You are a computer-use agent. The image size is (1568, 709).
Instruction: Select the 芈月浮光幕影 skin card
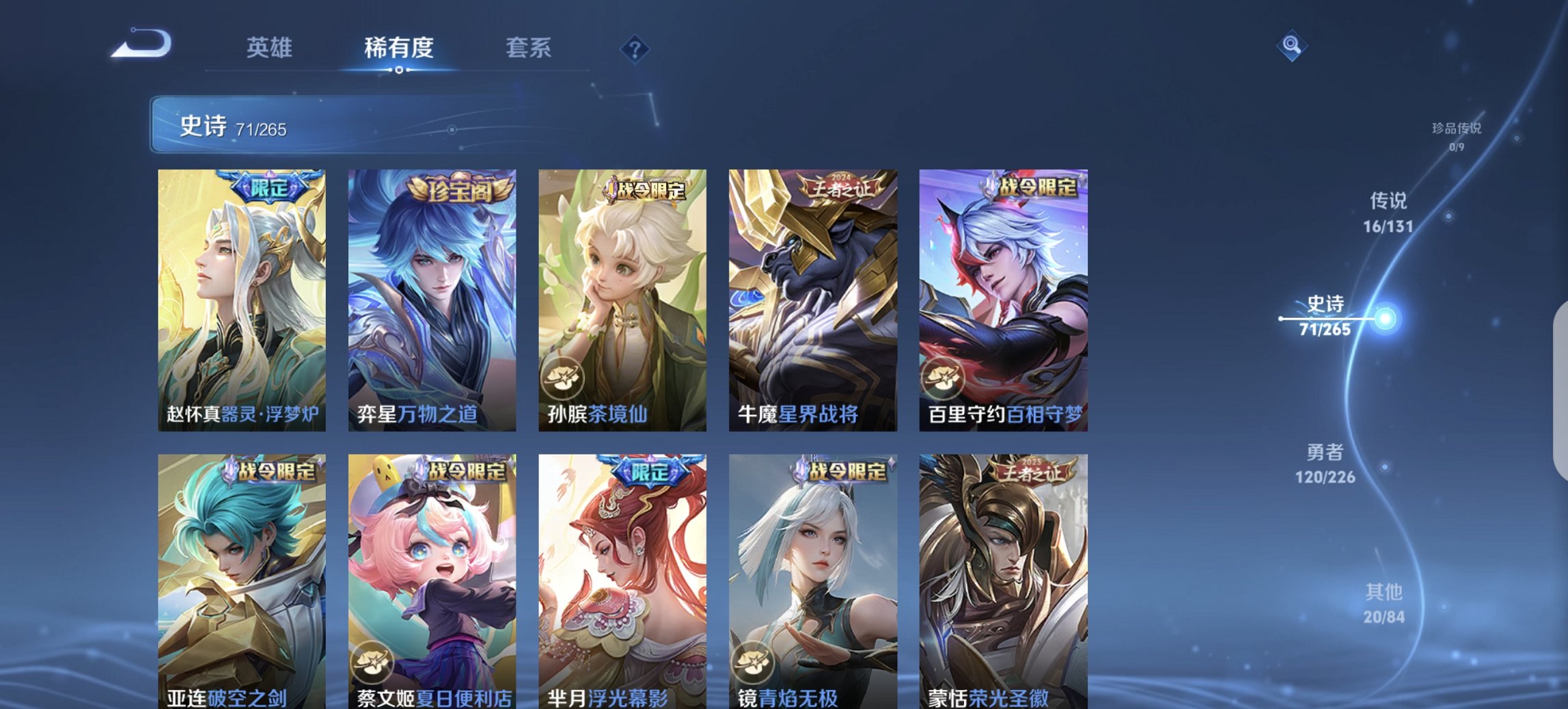(x=622, y=581)
